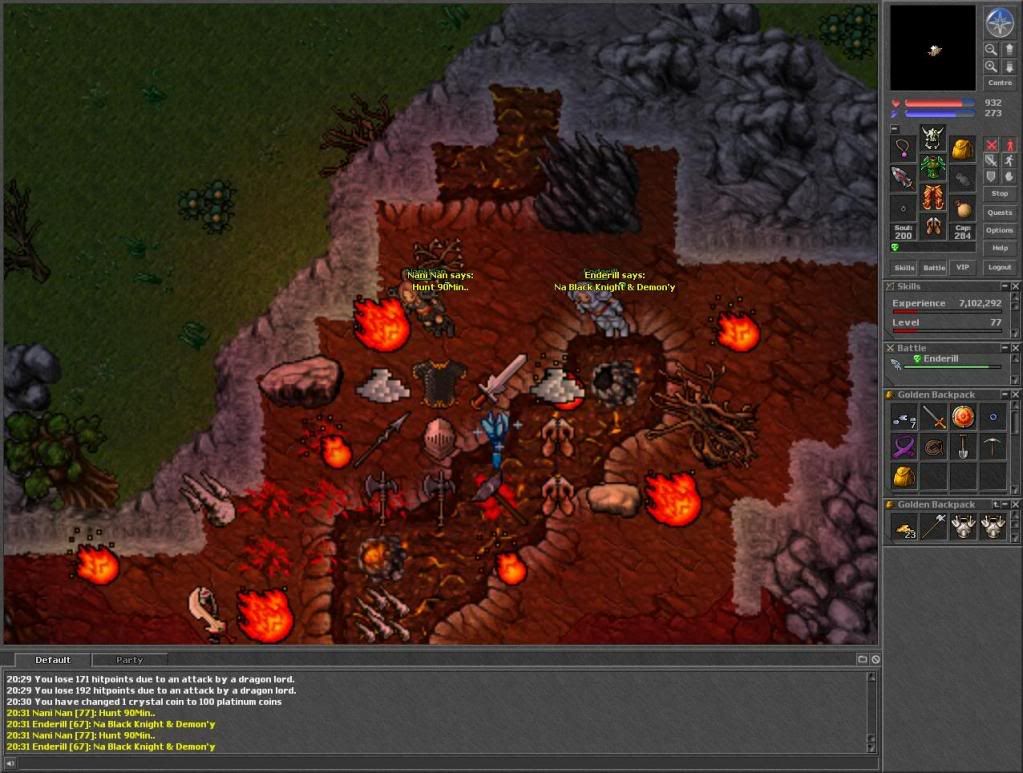The width and height of the screenshot is (1023, 773).
Task: Click the Help button
Action: pyautogui.click(x=999, y=247)
